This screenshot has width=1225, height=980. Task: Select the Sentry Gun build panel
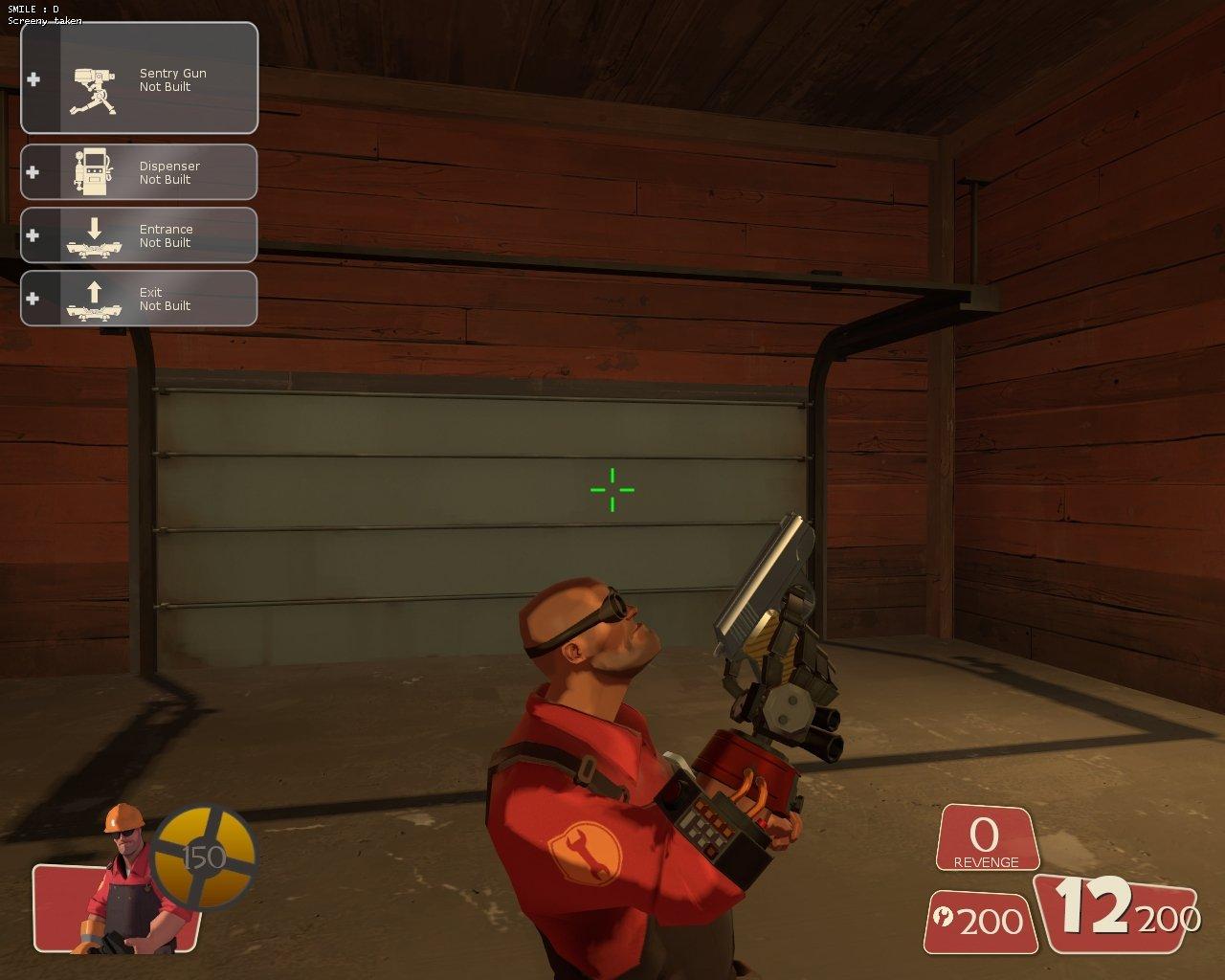[x=140, y=78]
